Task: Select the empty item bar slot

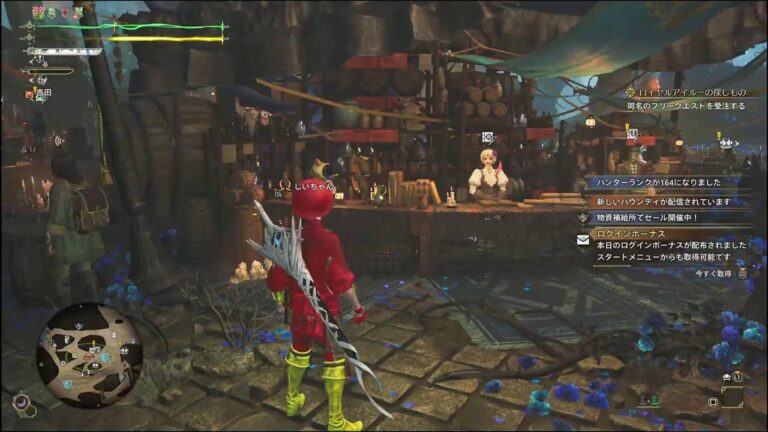Action: 732,397
